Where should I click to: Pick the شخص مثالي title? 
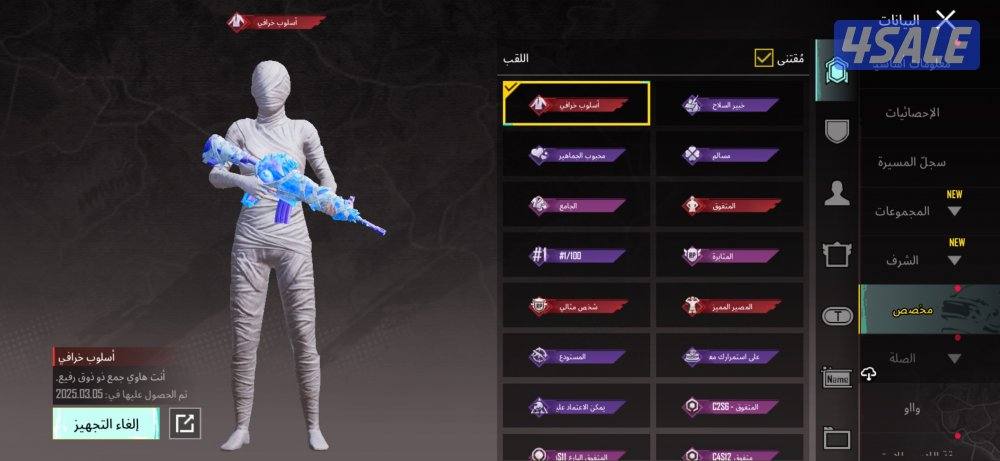pyautogui.click(x=577, y=305)
